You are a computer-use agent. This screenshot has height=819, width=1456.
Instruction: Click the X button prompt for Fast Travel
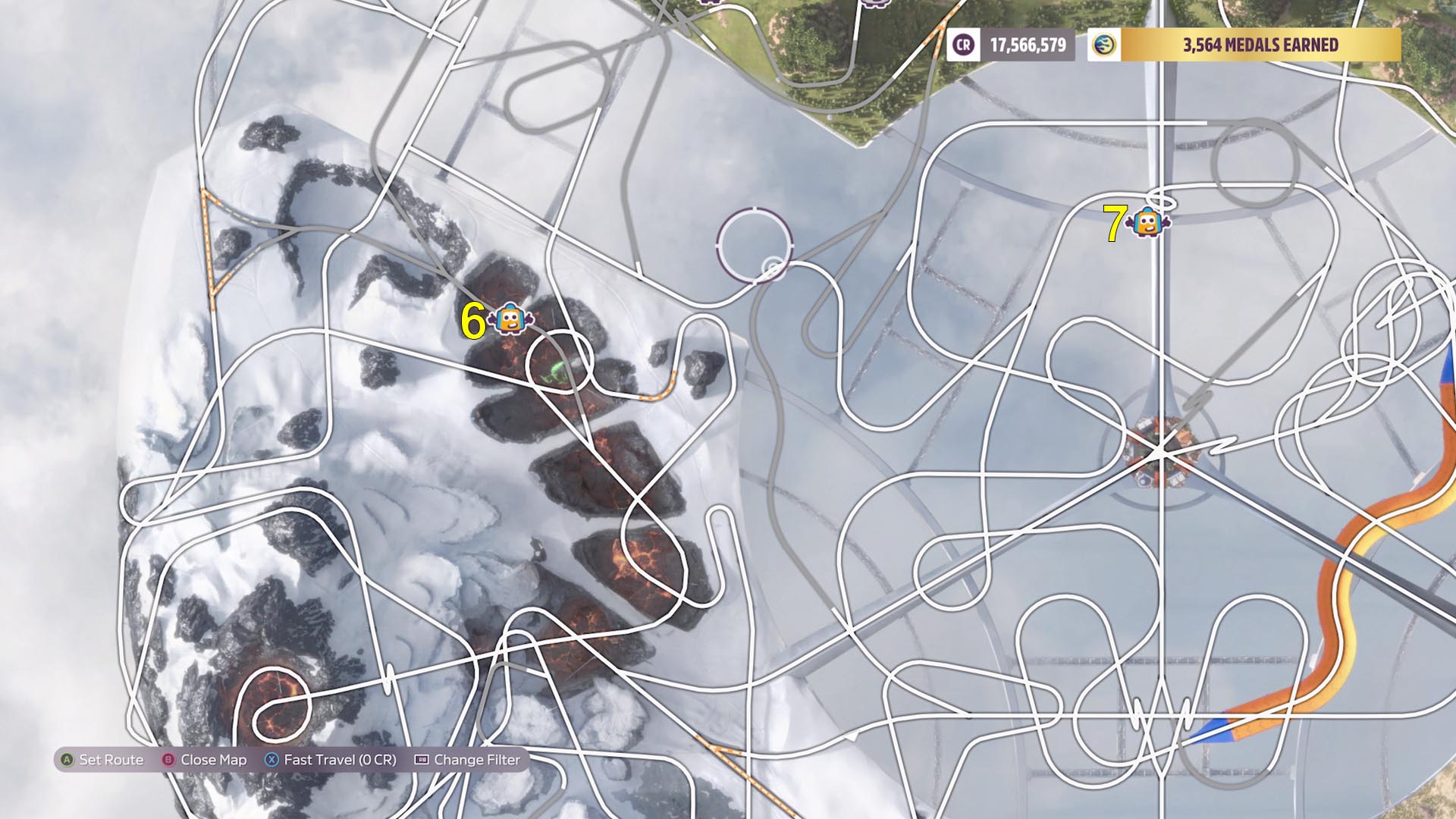coord(271,758)
